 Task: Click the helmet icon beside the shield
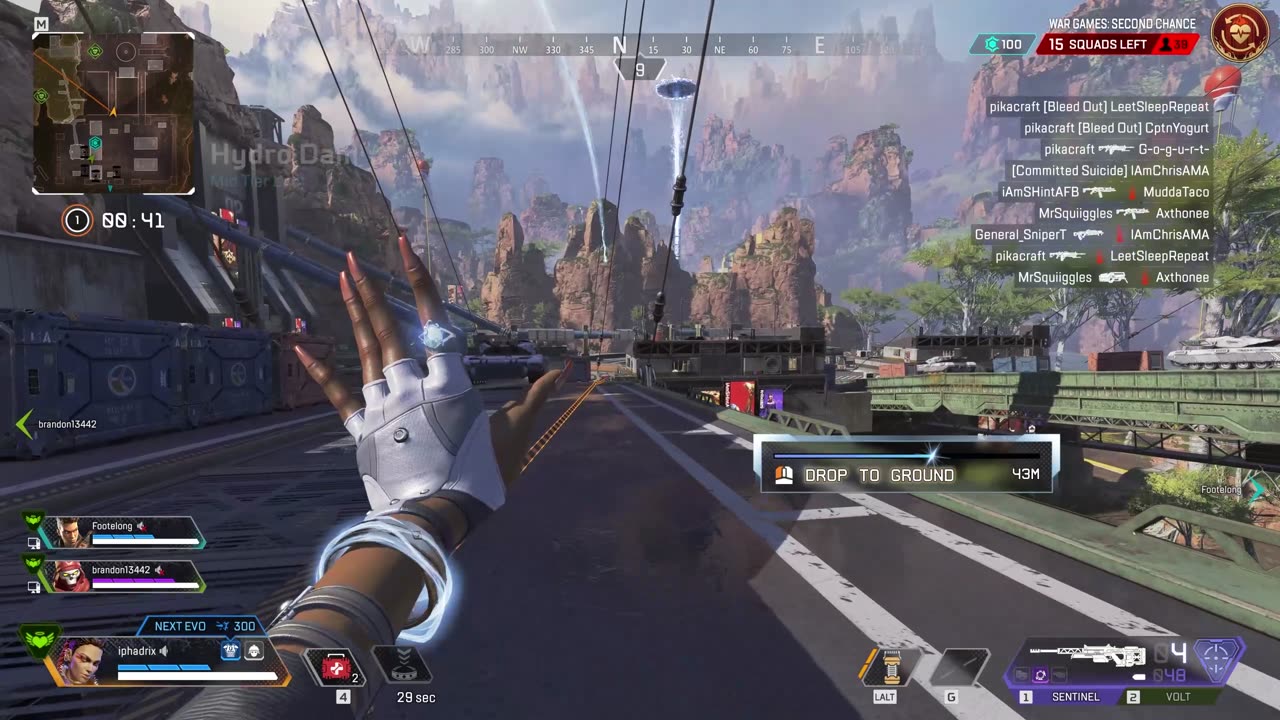[254, 650]
